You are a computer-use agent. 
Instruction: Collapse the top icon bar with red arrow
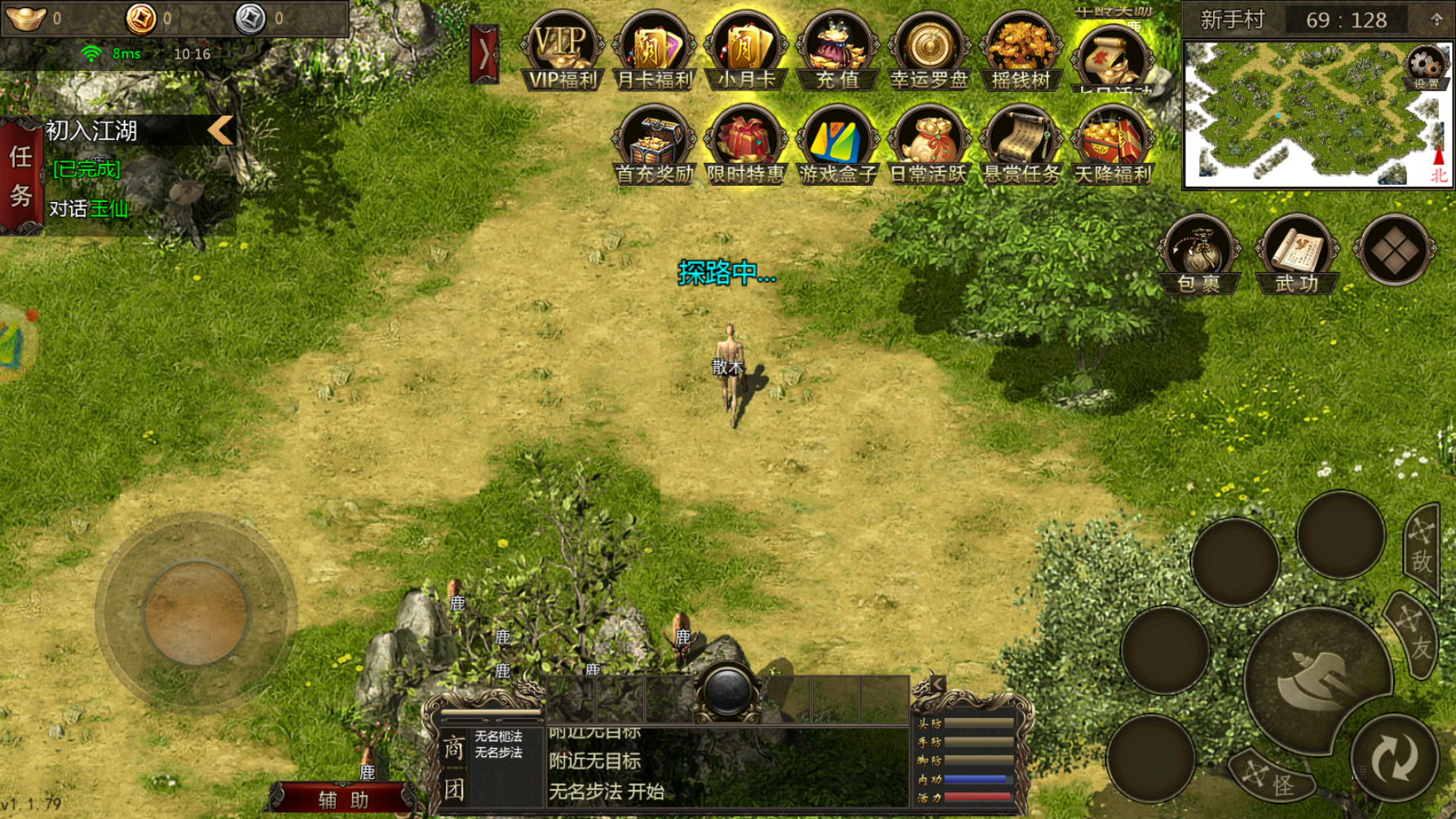pos(484,55)
